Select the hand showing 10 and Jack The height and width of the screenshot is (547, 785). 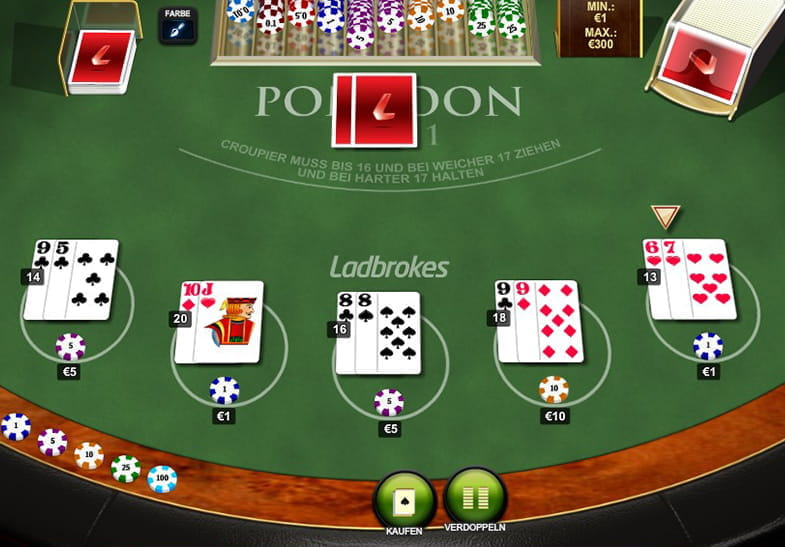219,321
